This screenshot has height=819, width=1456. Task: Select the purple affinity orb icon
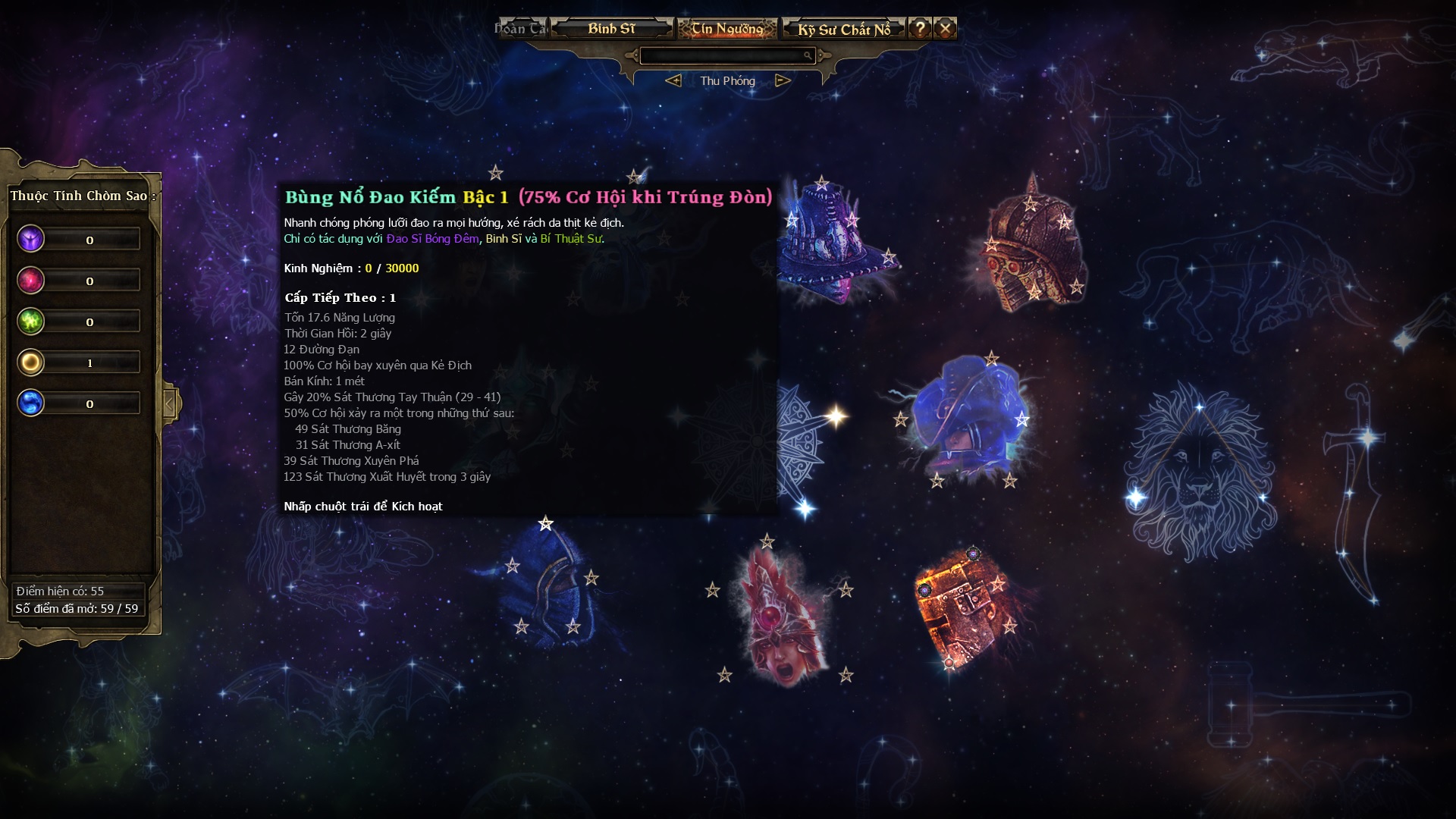(x=31, y=240)
